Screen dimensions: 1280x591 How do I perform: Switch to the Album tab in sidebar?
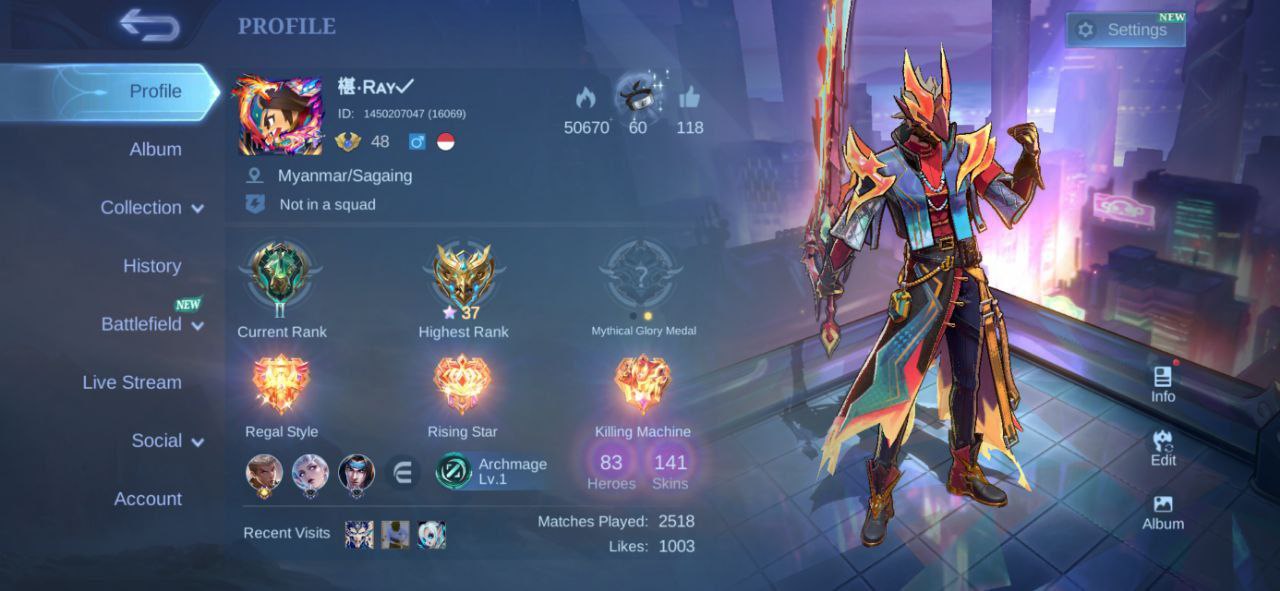coord(155,149)
